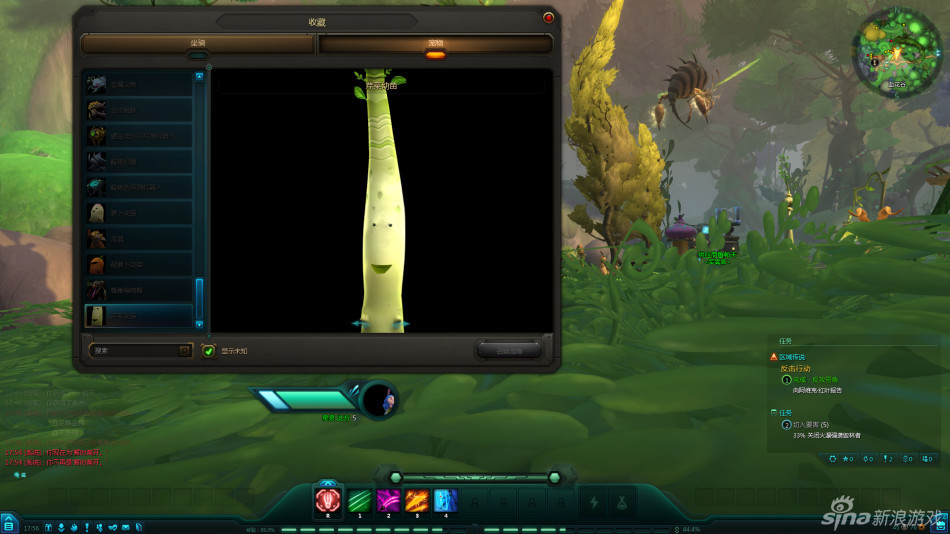Use the green slash ability in slot 1

click(x=358, y=501)
